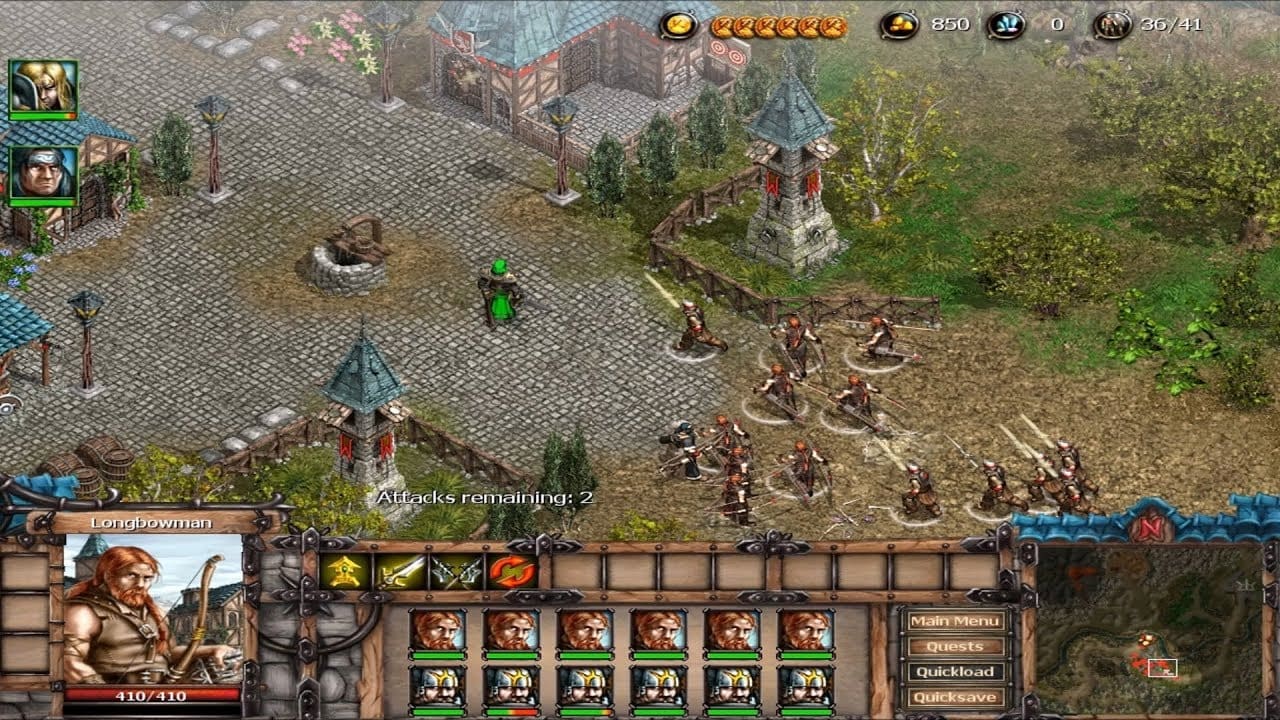Screen dimensions: 1280x720
Task: Activate the sword attack command
Action: tap(400, 572)
